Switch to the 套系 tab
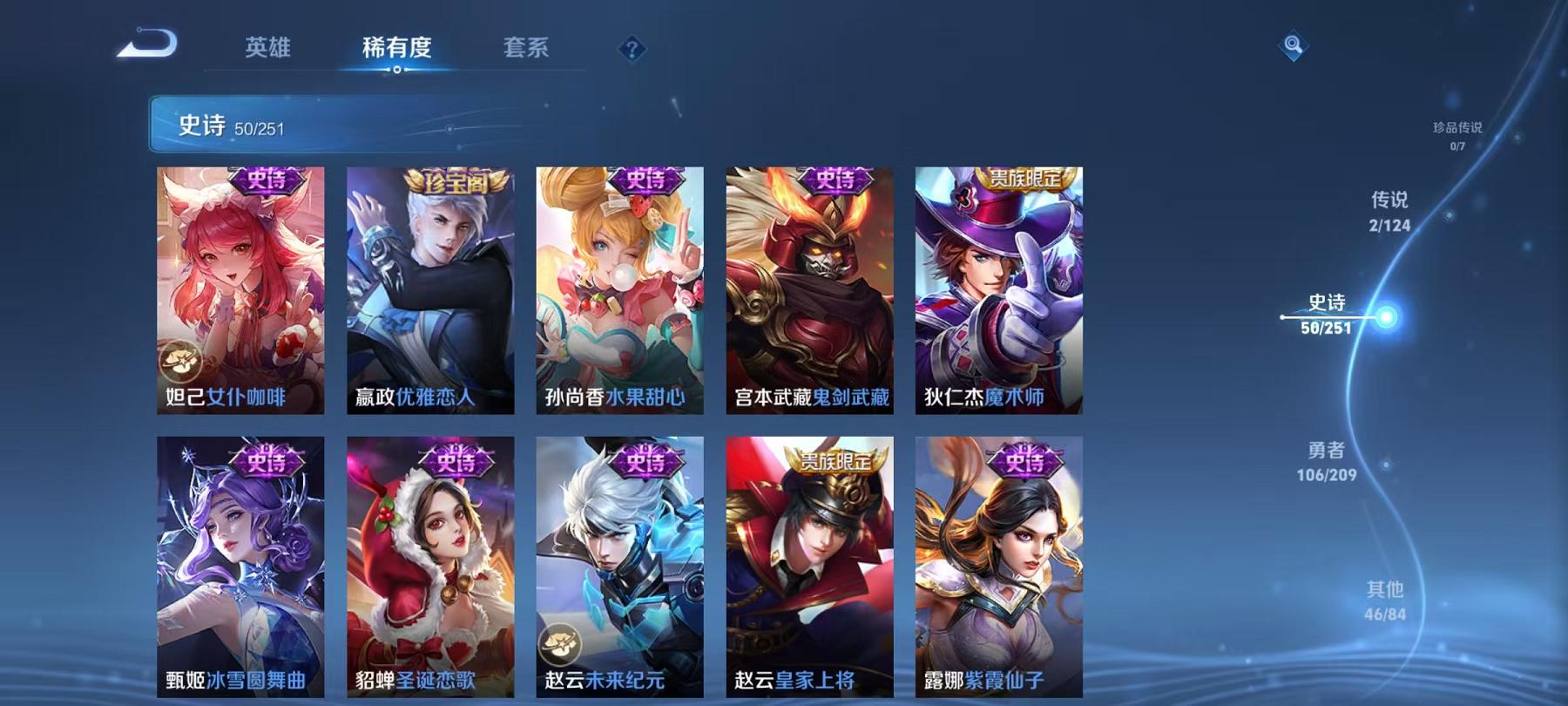The image size is (1568, 706). (528, 48)
